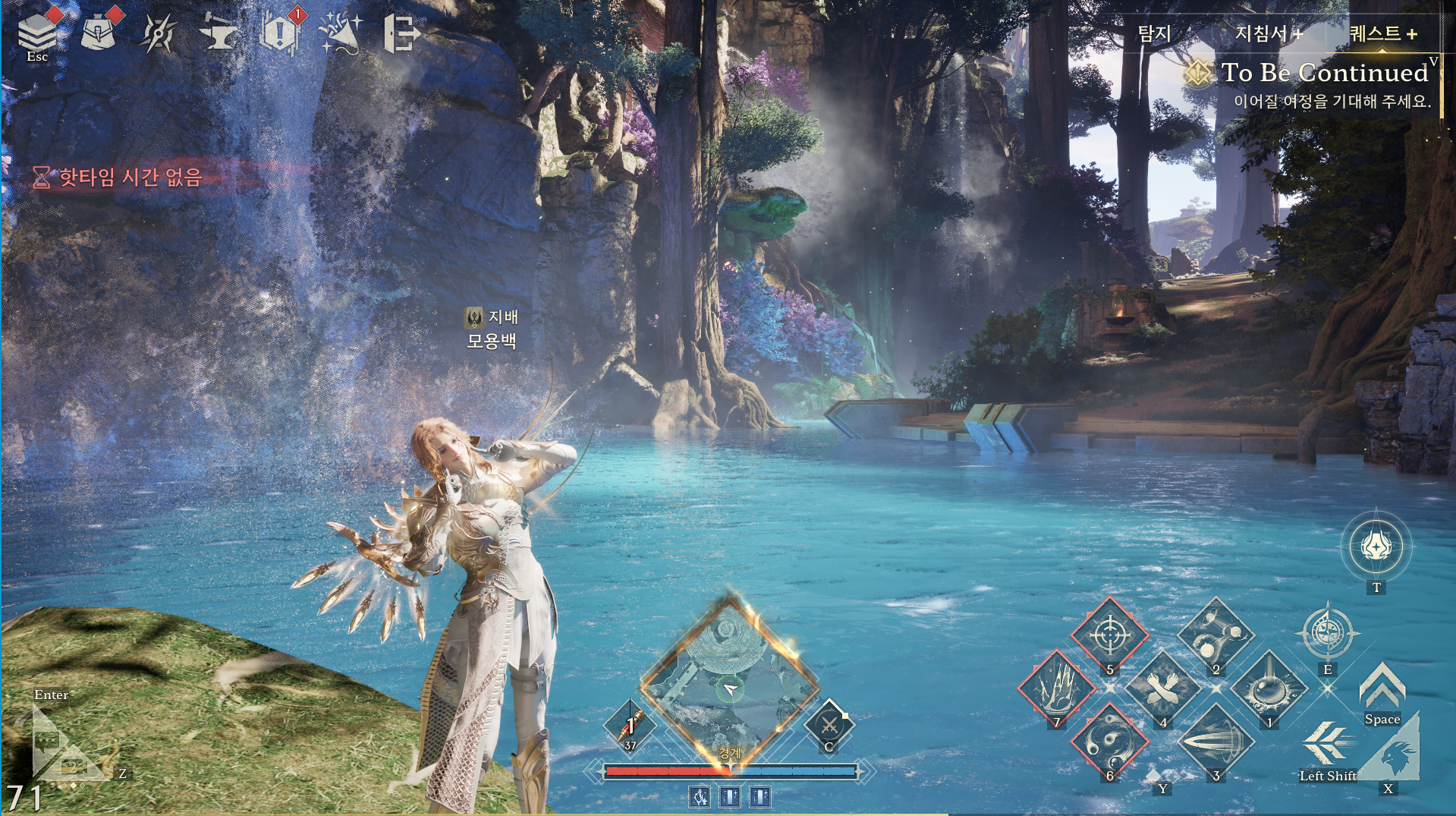This screenshot has height=816, width=1456.
Task: Open the inventory bag icon
Action: (x=98, y=32)
